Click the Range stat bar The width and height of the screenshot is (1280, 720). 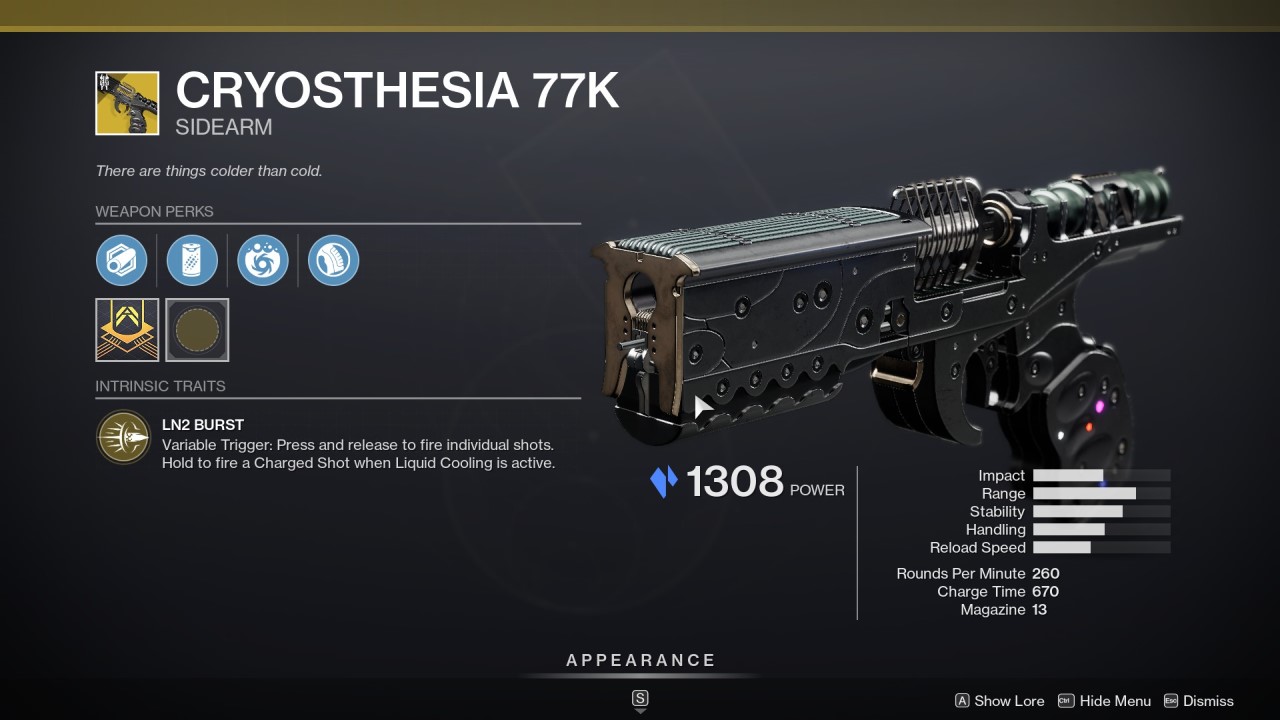(1100, 493)
